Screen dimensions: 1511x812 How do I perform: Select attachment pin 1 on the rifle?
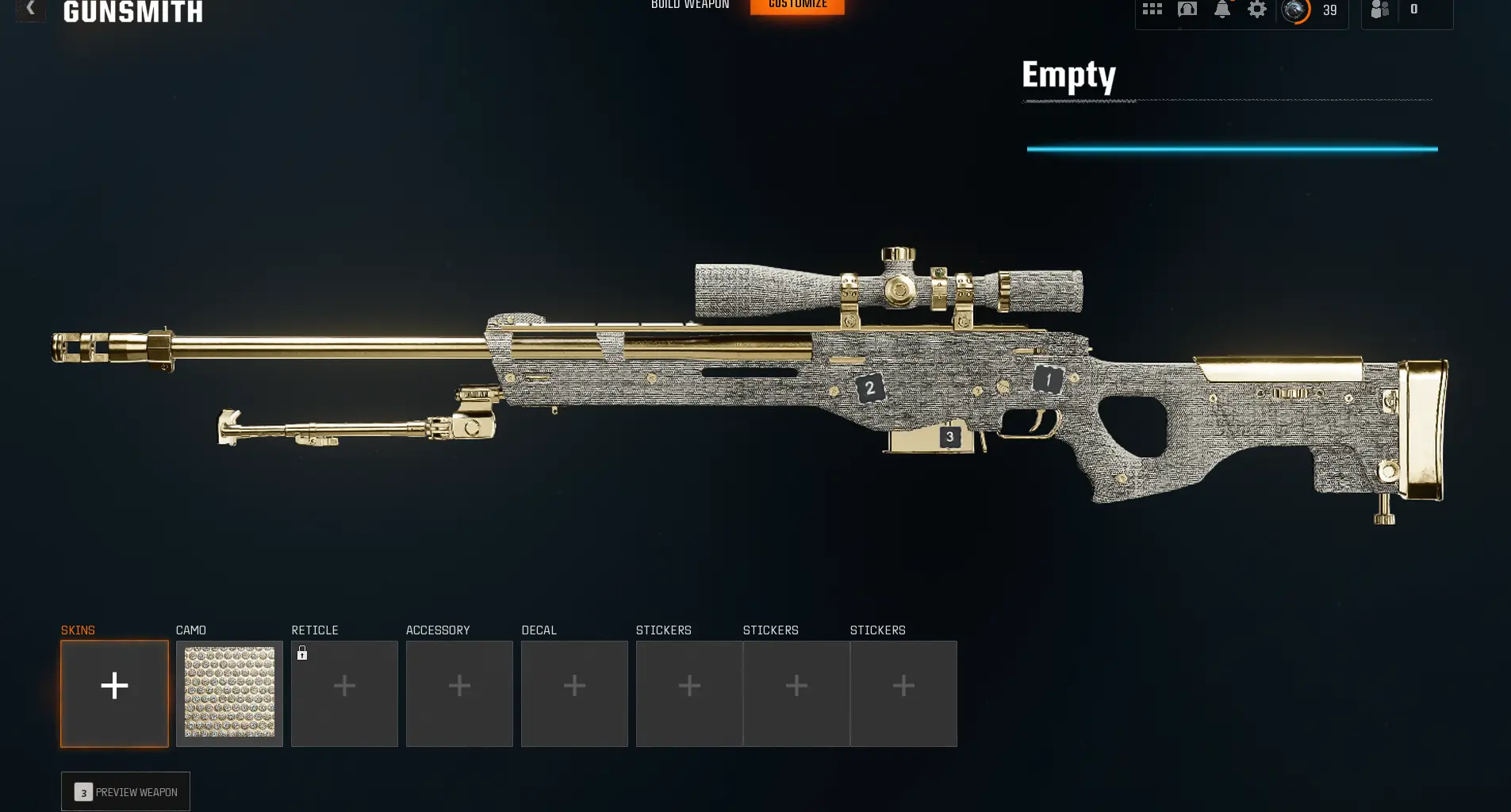[1047, 379]
